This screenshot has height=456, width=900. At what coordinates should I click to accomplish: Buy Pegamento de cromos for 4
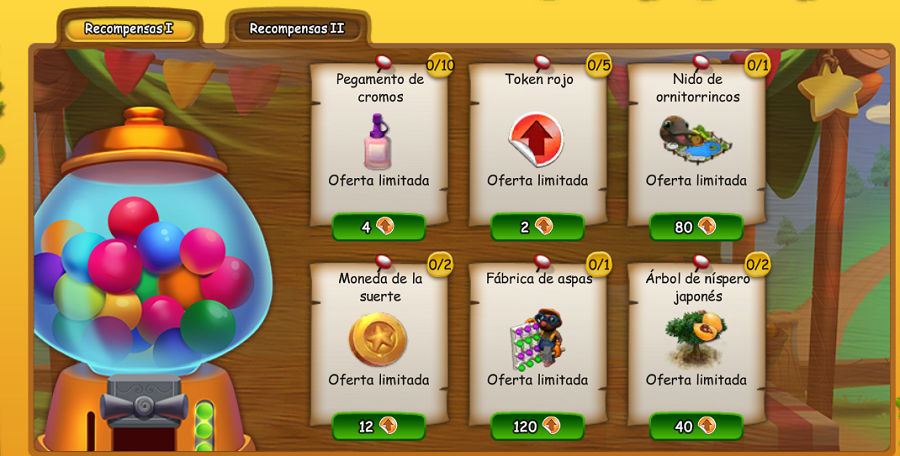[x=378, y=227]
